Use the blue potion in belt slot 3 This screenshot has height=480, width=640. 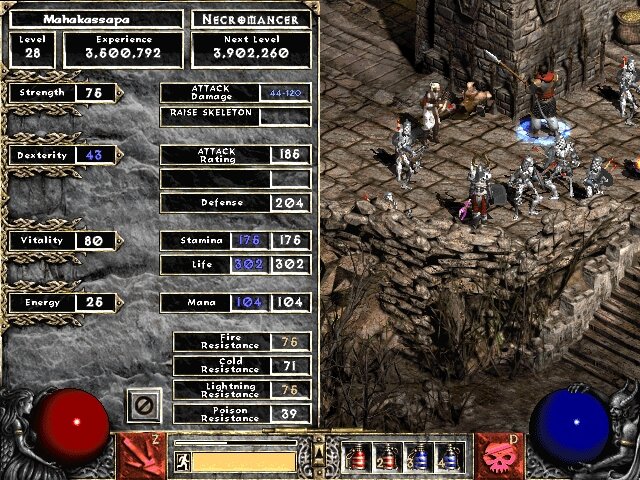pos(420,457)
